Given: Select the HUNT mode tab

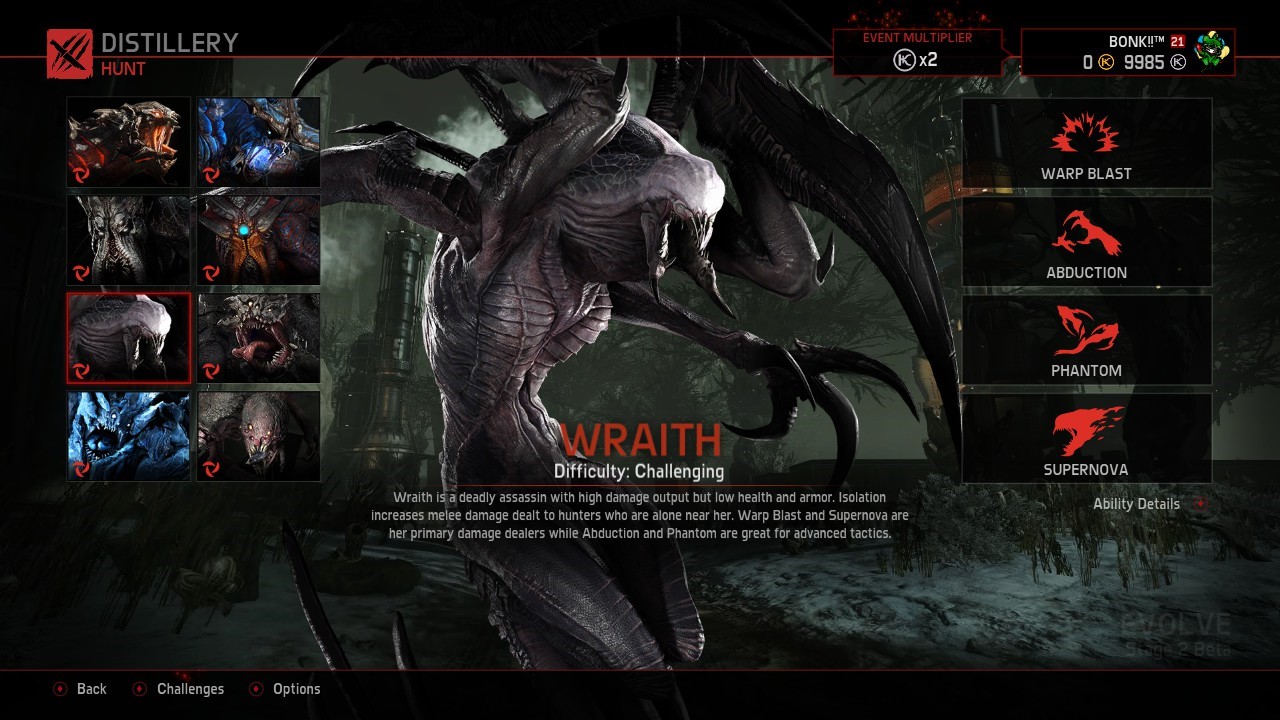Looking at the screenshot, I should [x=123, y=69].
